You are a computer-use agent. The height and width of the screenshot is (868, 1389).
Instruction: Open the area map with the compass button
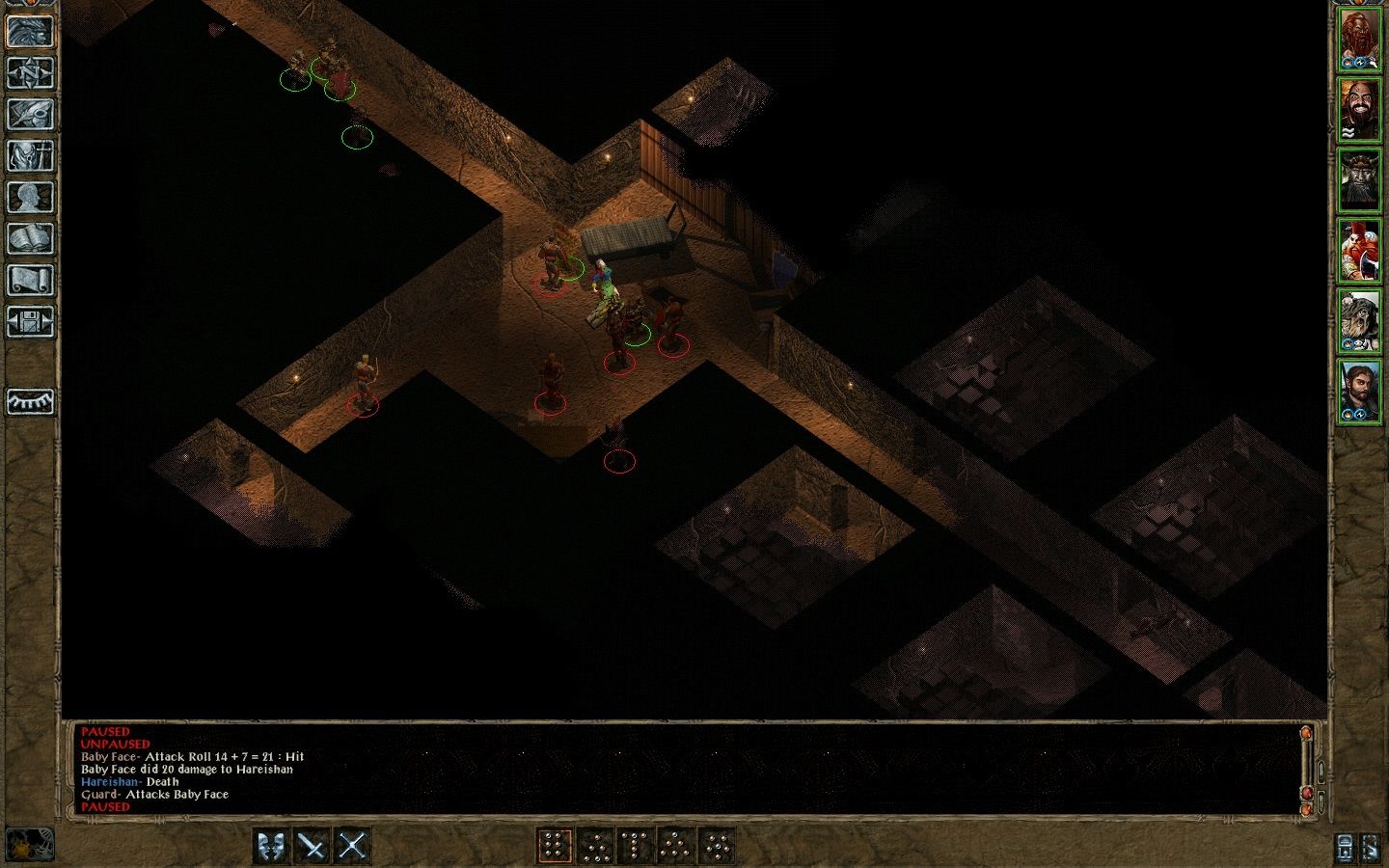click(30, 73)
